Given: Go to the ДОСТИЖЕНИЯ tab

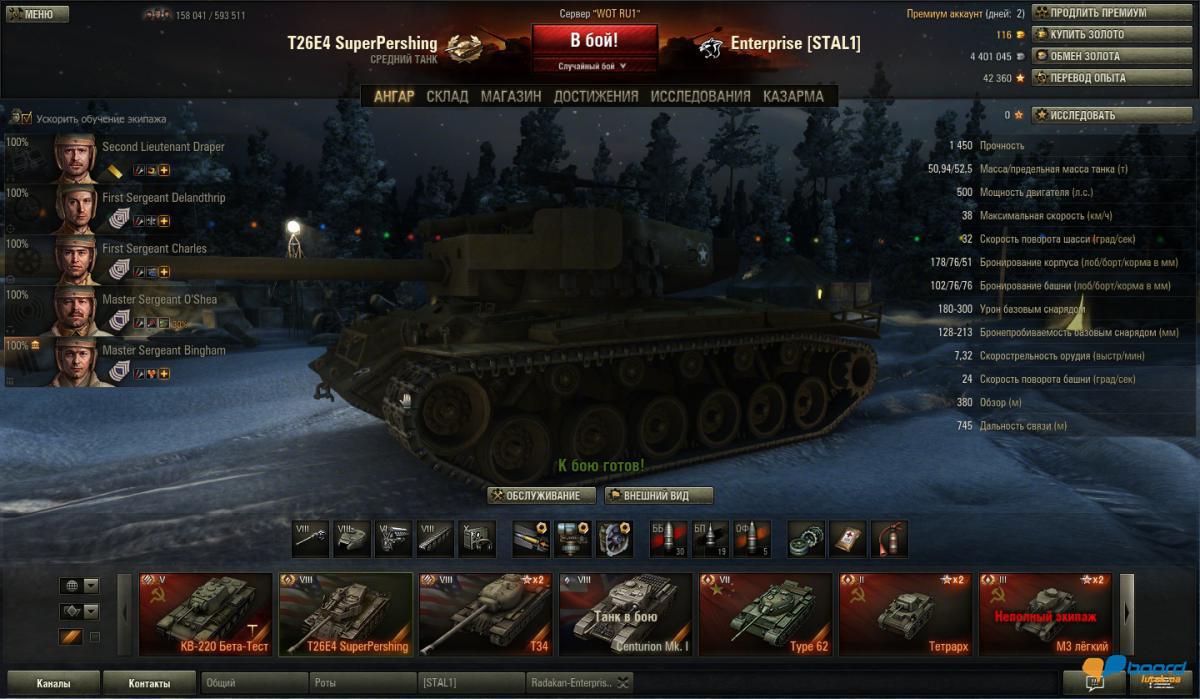Looking at the screenshot, I should [596, 96].
